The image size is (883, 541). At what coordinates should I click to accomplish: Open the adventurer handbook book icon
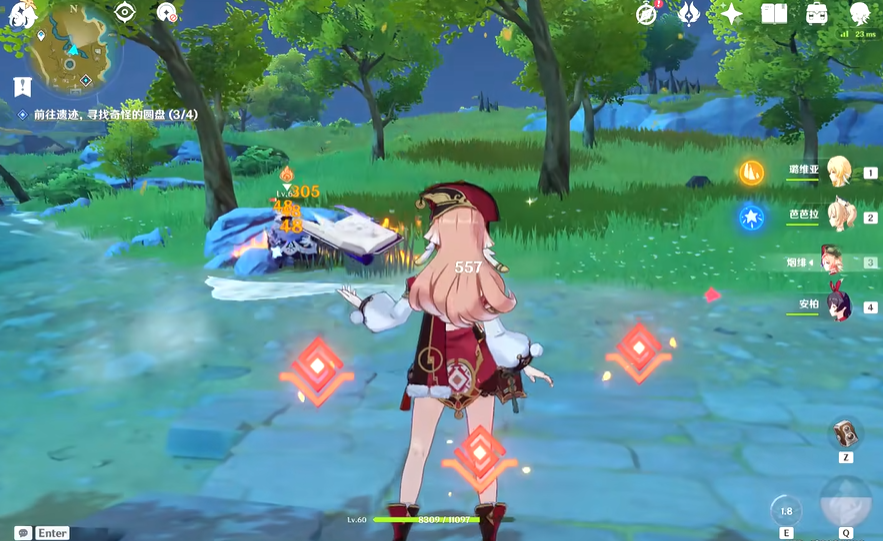point(774,13)
